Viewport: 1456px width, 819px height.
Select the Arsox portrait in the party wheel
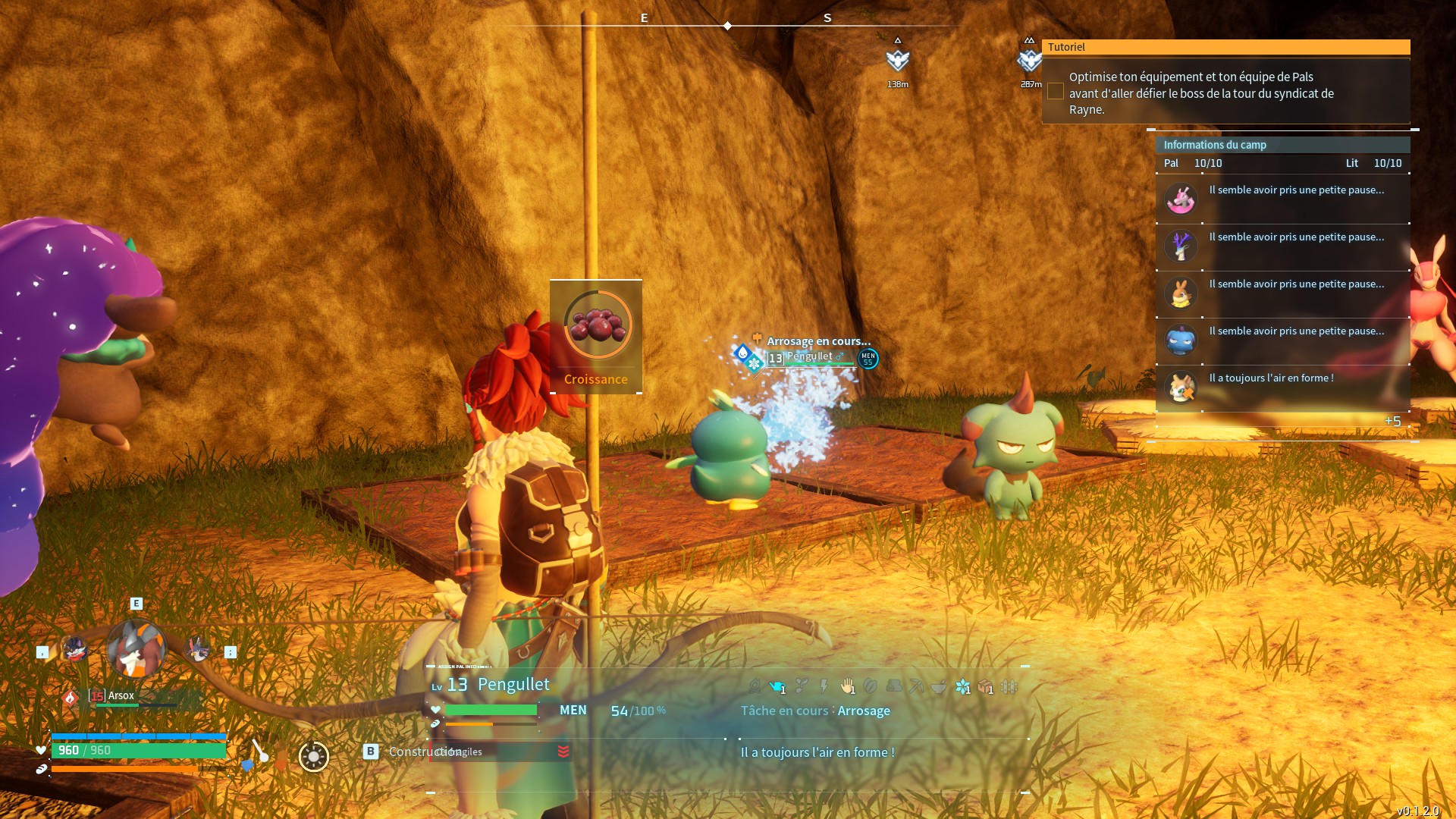(x=136, y=650)
